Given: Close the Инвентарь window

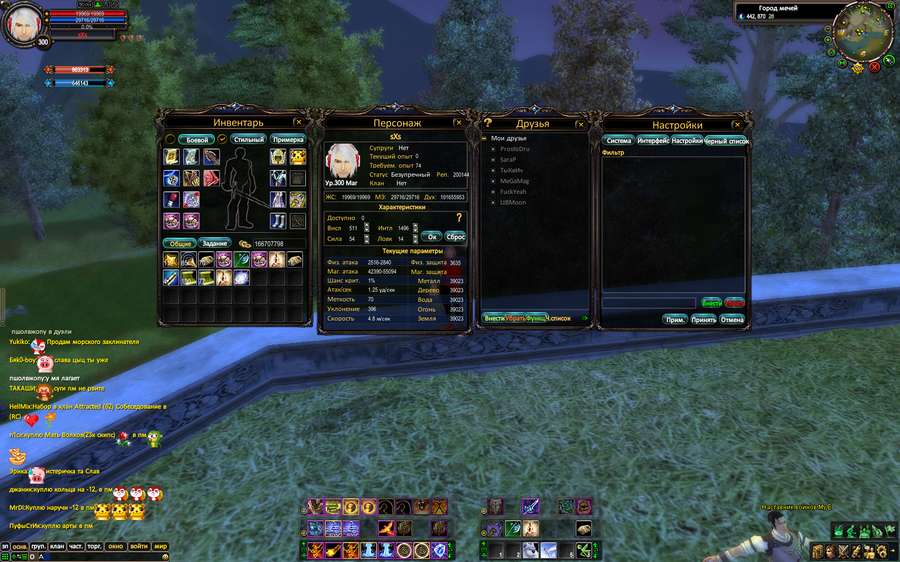Looking at the screenshot, I should tap(298, 122).
